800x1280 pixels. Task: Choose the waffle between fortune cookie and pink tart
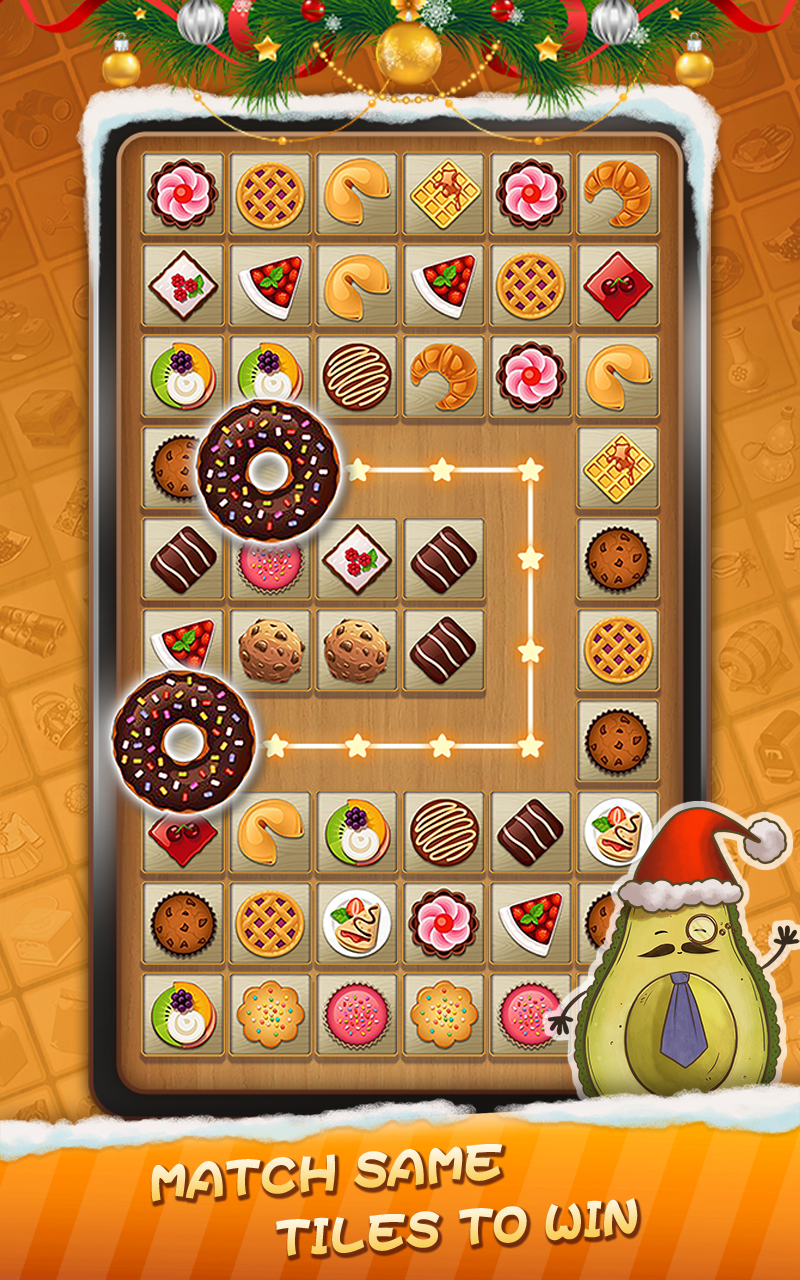(x=444, y=193)
